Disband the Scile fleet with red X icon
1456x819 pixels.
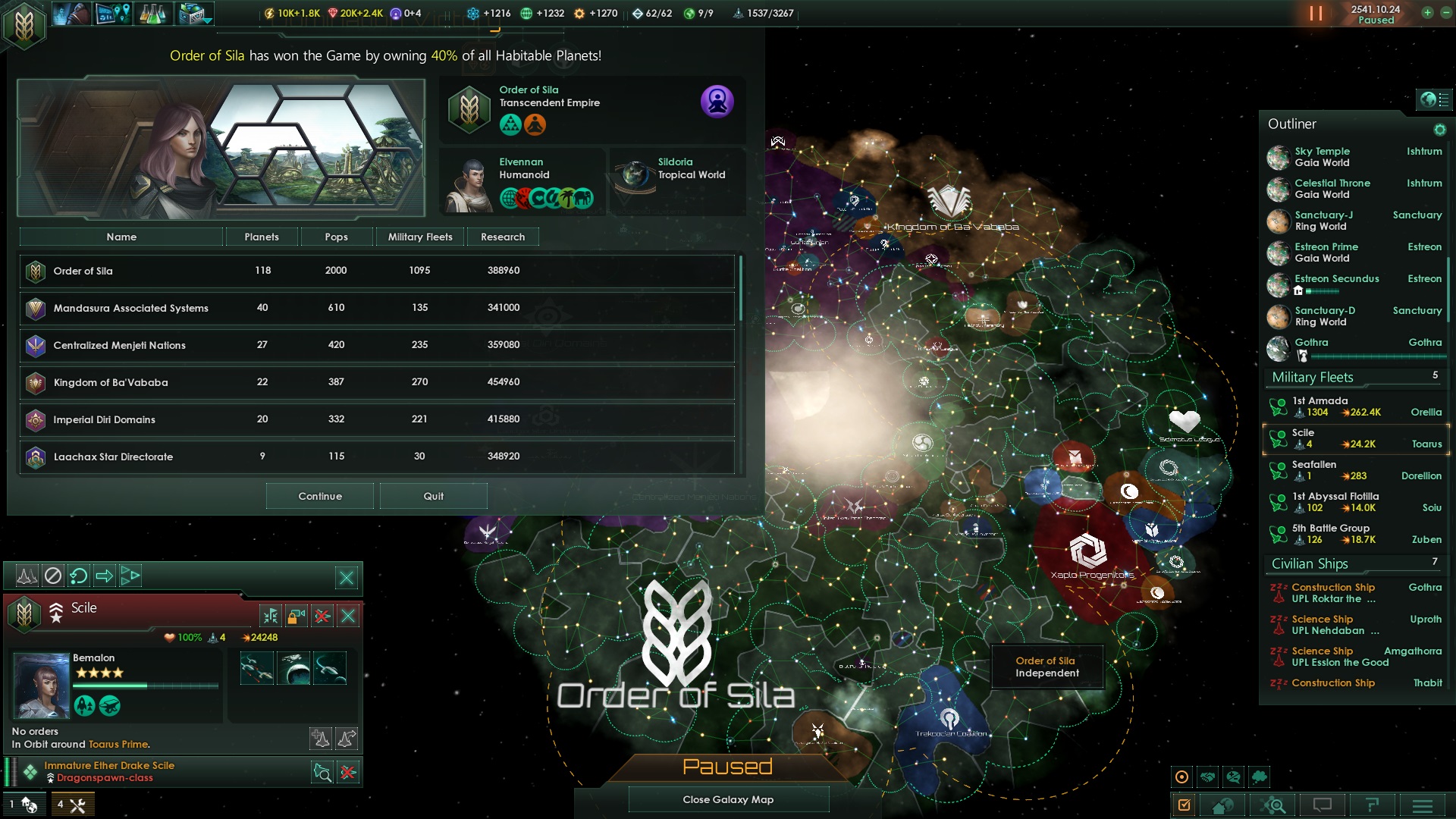322,616
